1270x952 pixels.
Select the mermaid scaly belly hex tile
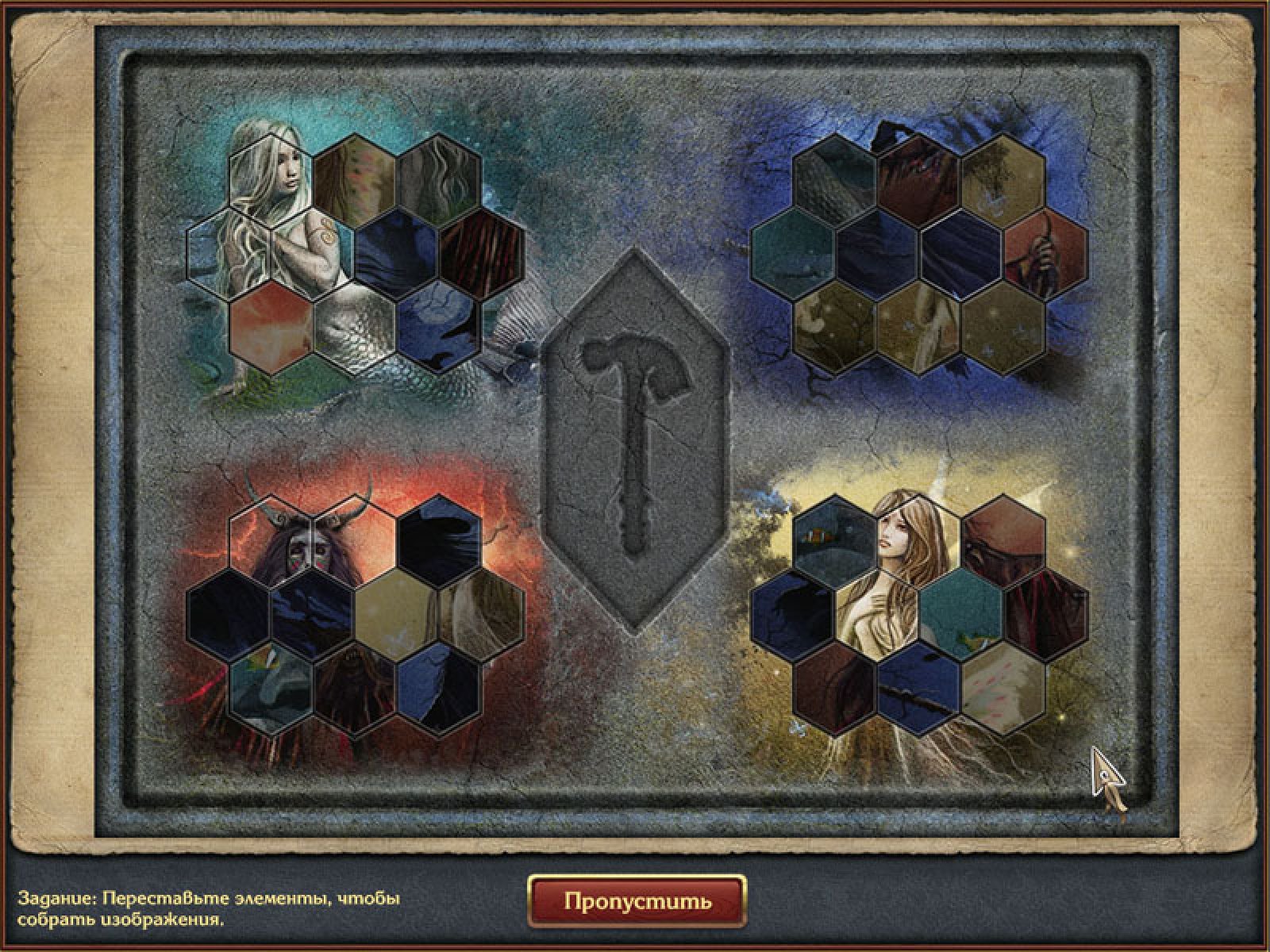coord(355,325)
